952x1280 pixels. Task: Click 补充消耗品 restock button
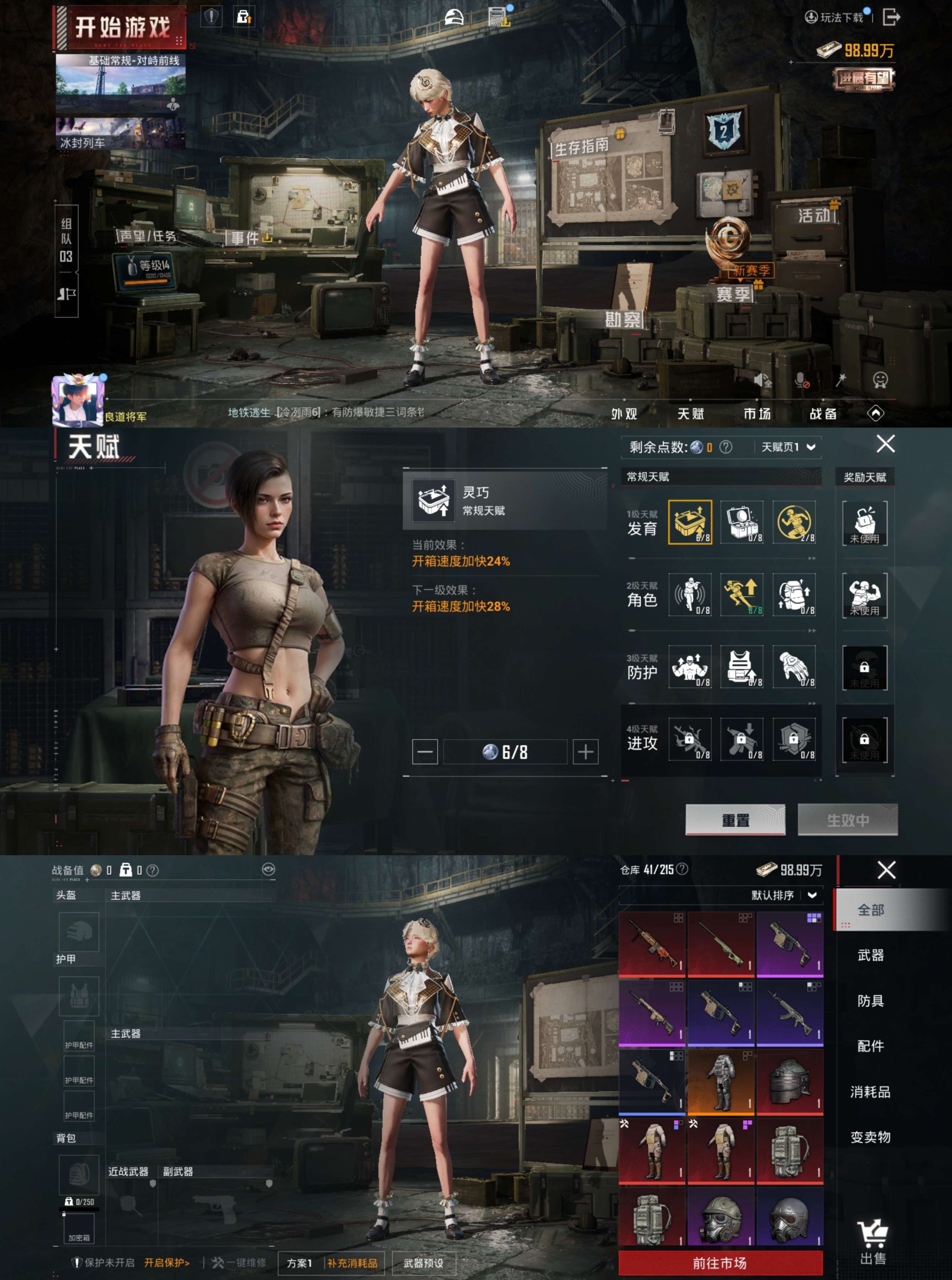tap(352, 1263)
